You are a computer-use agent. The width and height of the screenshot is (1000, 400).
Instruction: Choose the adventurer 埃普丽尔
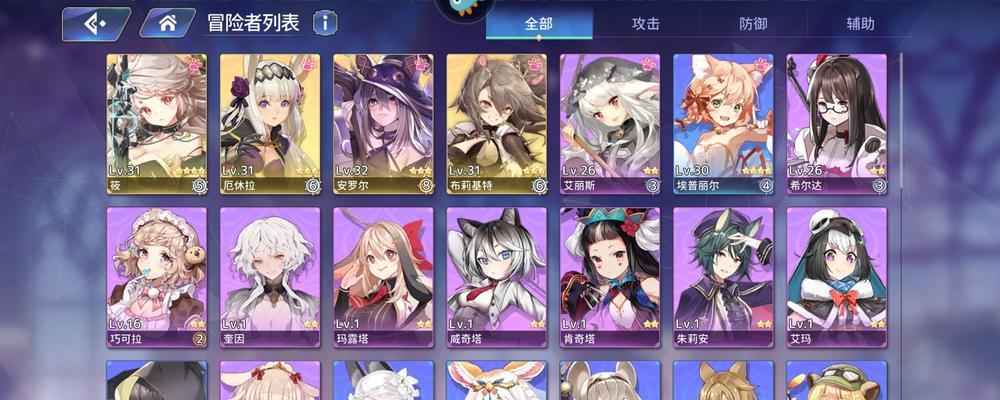[x=723, y=122]
